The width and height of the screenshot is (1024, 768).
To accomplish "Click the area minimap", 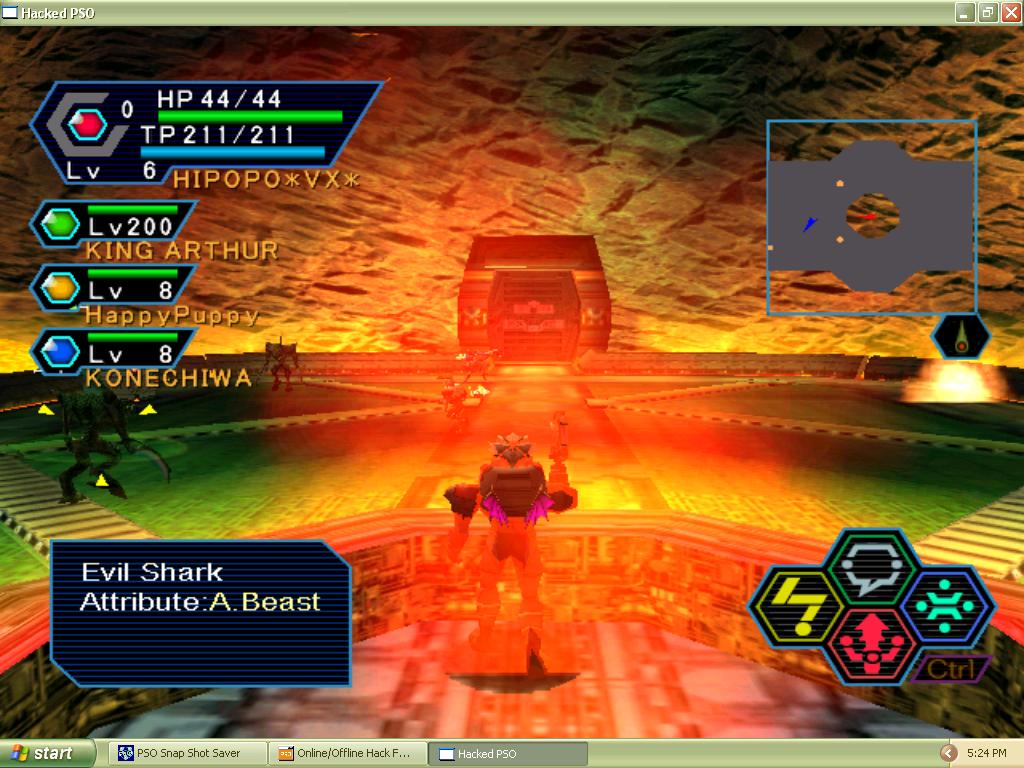I will (x=871, y=218).
